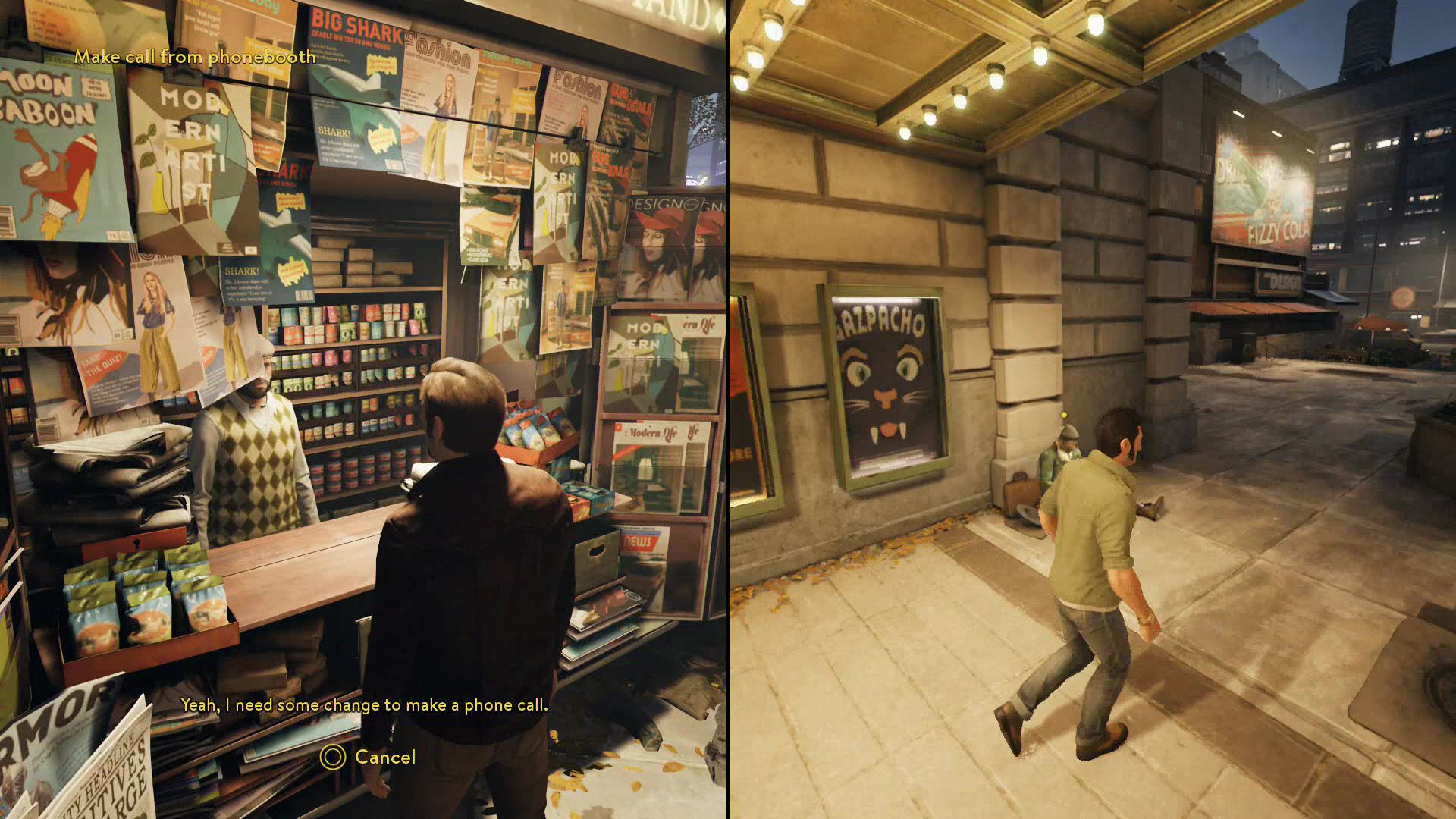1456x819 pixels.
Task: Switch to the left kiosk view
Action: [364, 409]
